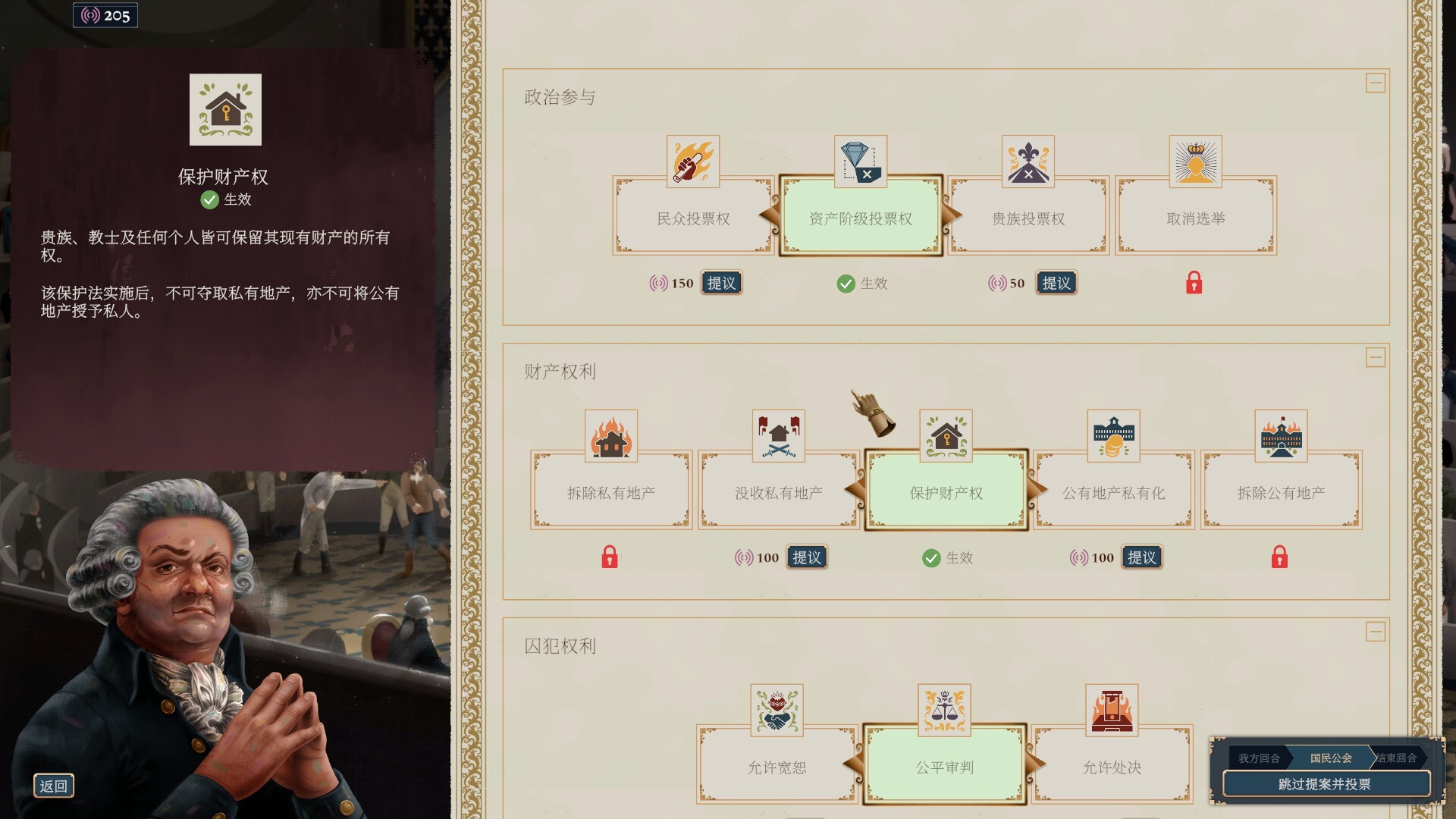Click the 允许处决 guillotine icon
The width and height of the screenshot is (1456, 819).
pos(1112,710)
